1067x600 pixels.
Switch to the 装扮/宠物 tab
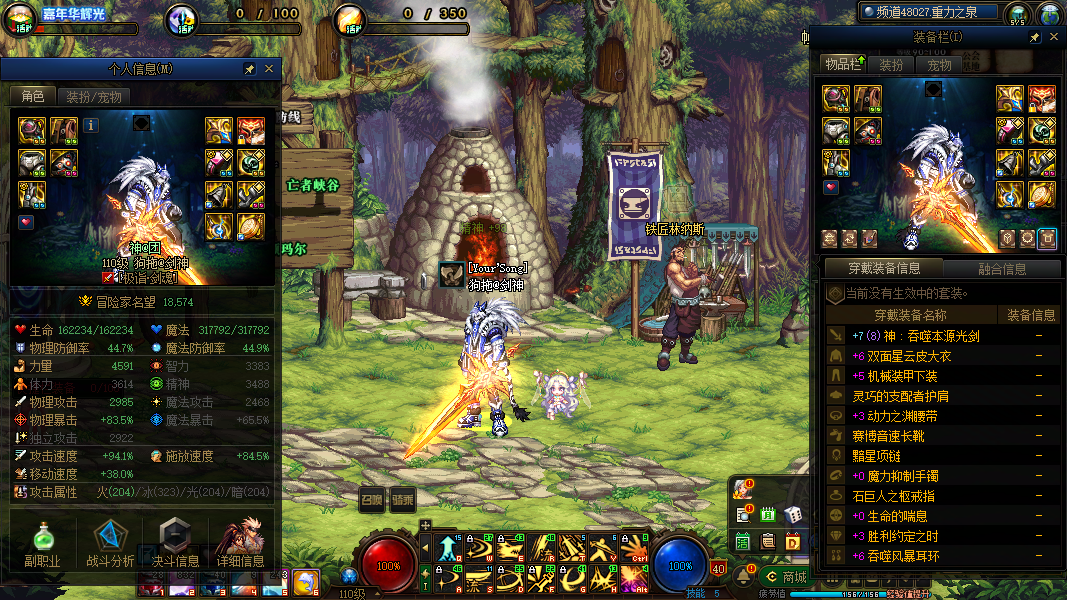94,97
